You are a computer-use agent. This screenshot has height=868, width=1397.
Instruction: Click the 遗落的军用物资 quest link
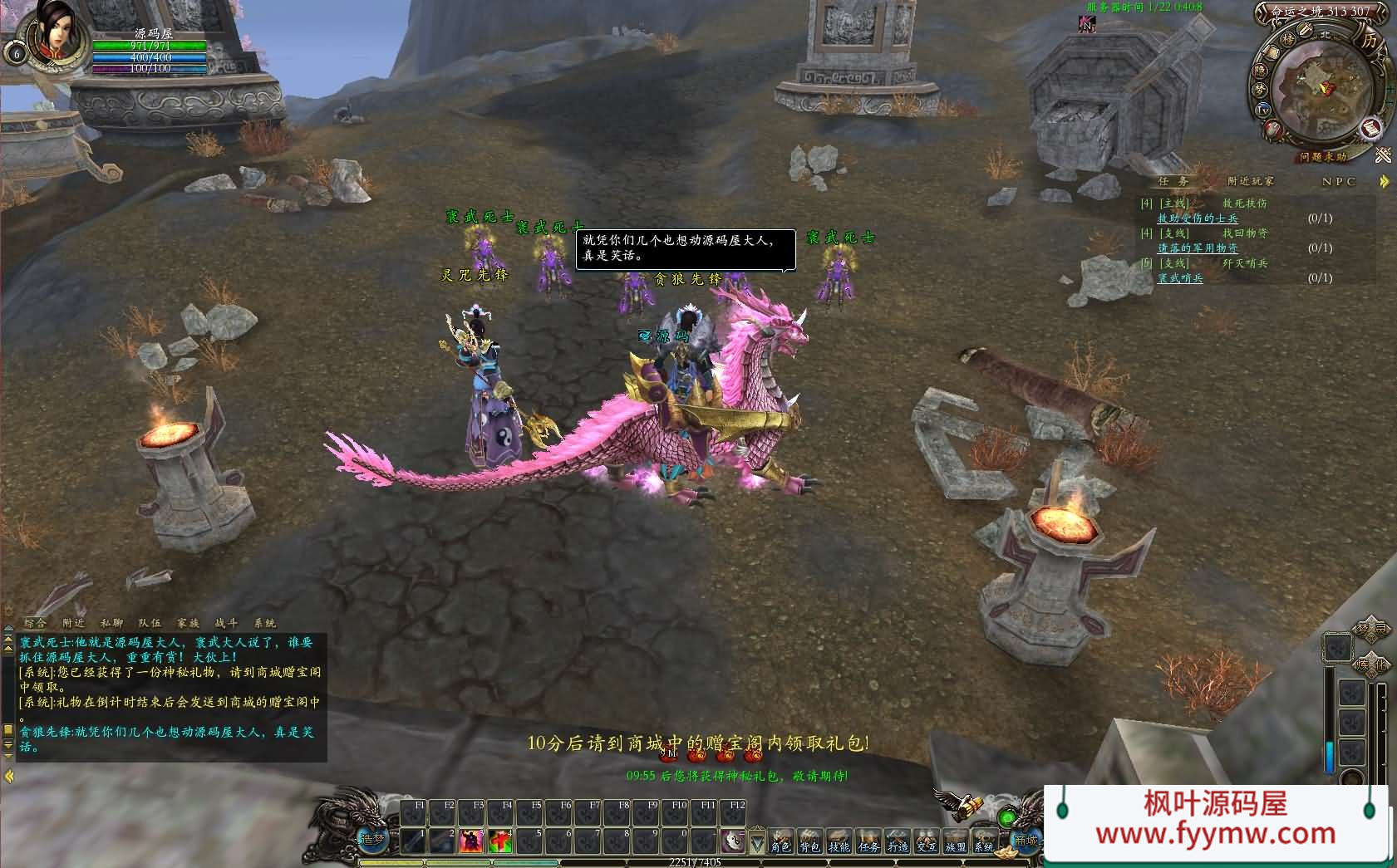(x=1198, y=248)
